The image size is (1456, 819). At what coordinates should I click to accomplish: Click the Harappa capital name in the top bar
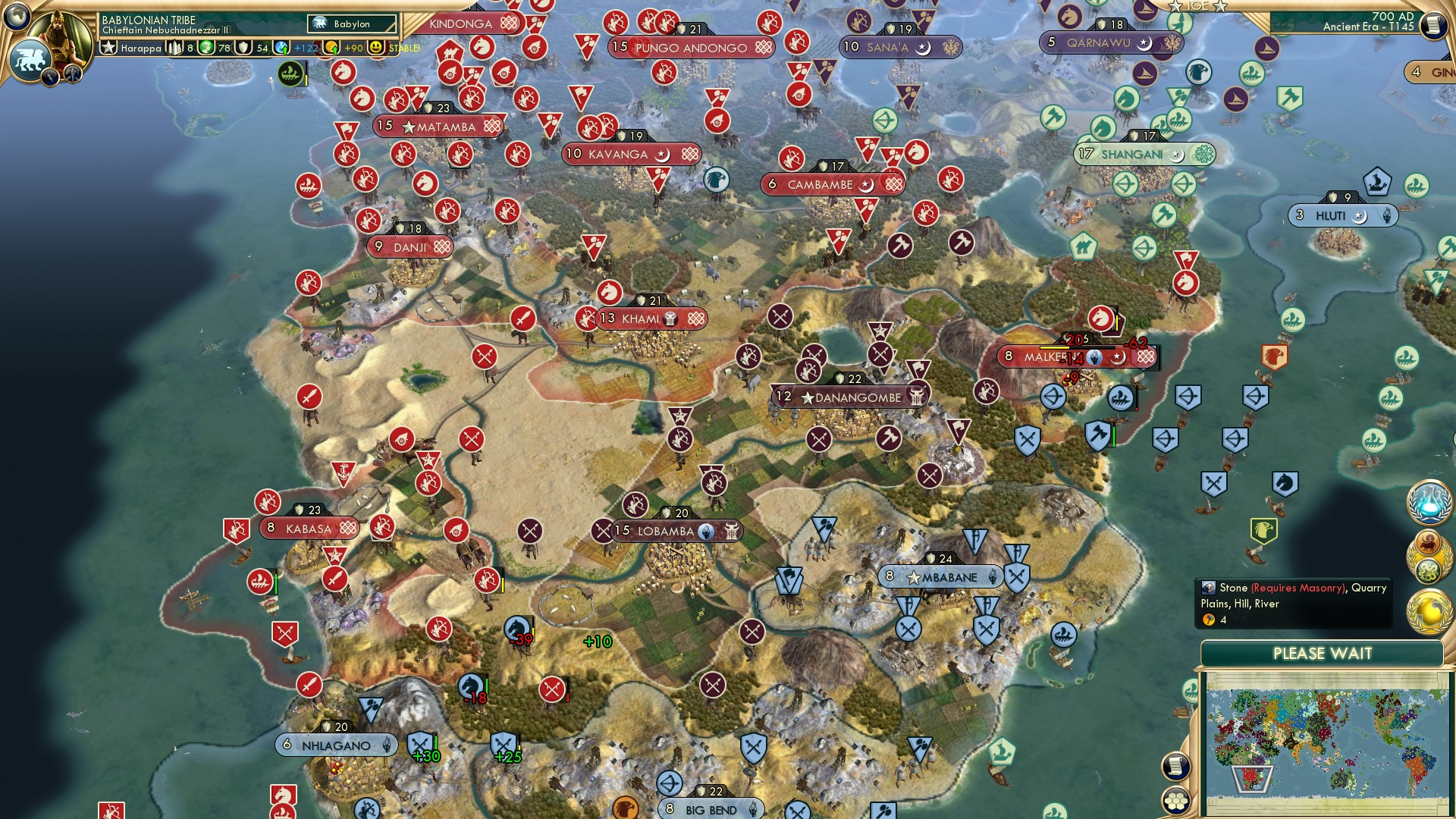point(140,47)
